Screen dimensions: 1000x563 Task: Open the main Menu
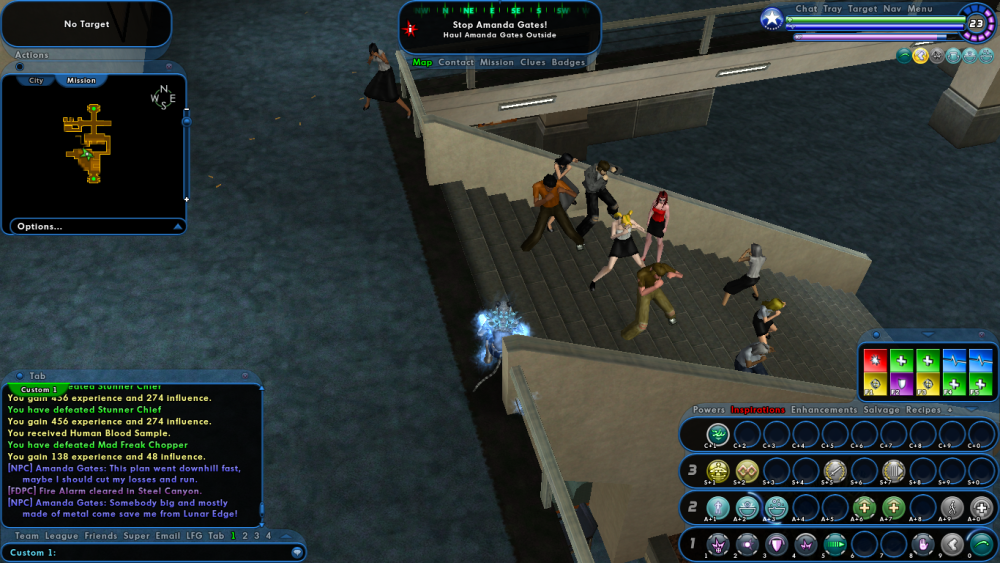(920, 9)
